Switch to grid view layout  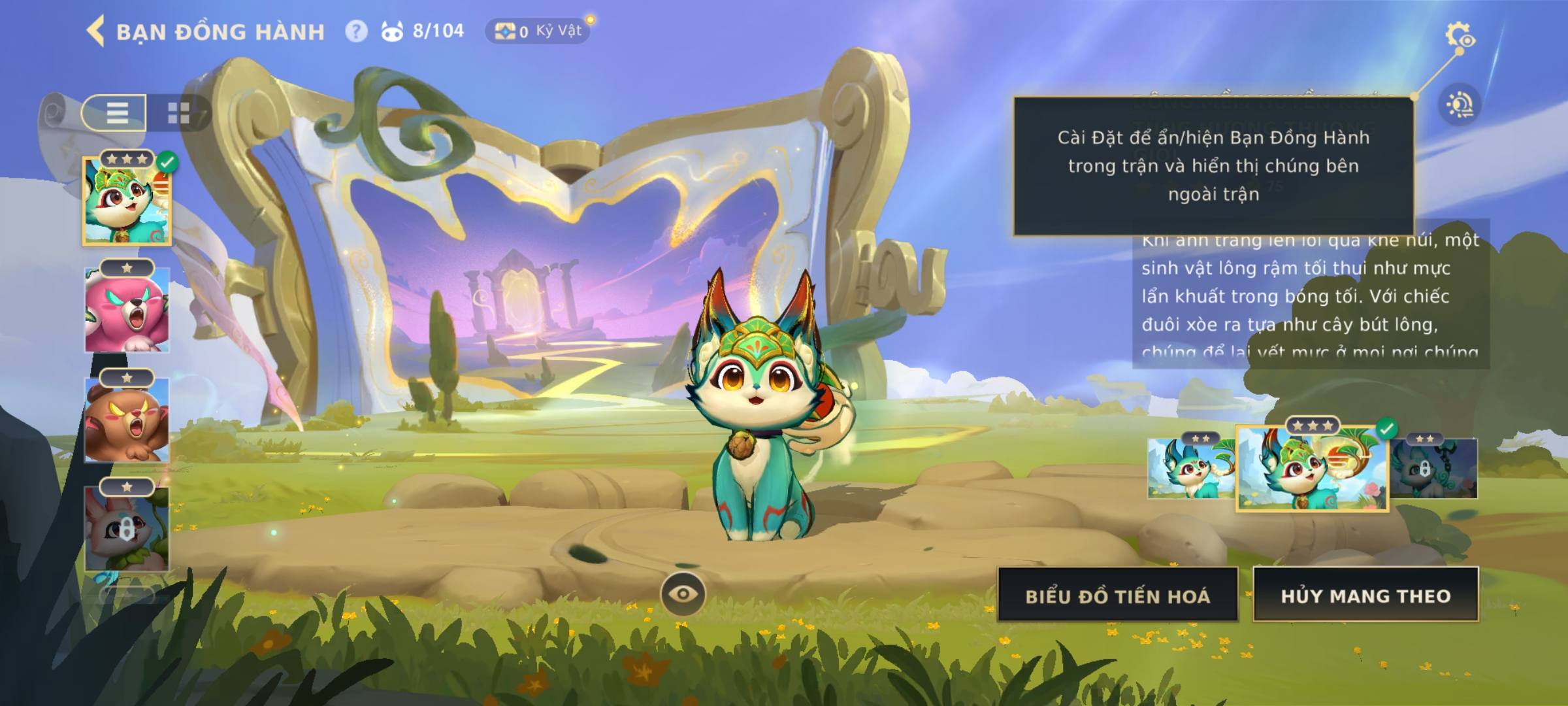click(x=178, y=112)
